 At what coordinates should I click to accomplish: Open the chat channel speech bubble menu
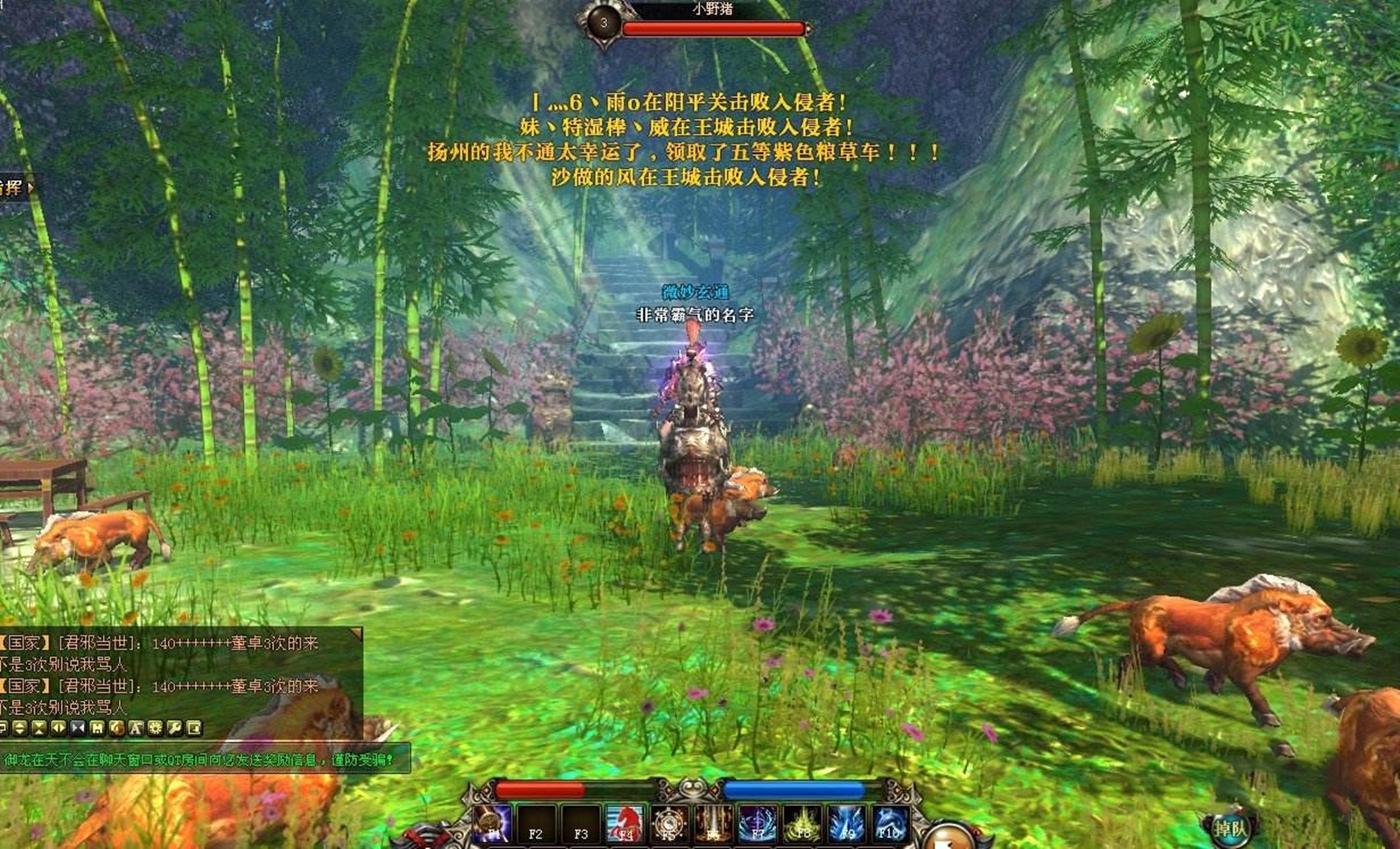pyautogui.click(x=3, y=727)
